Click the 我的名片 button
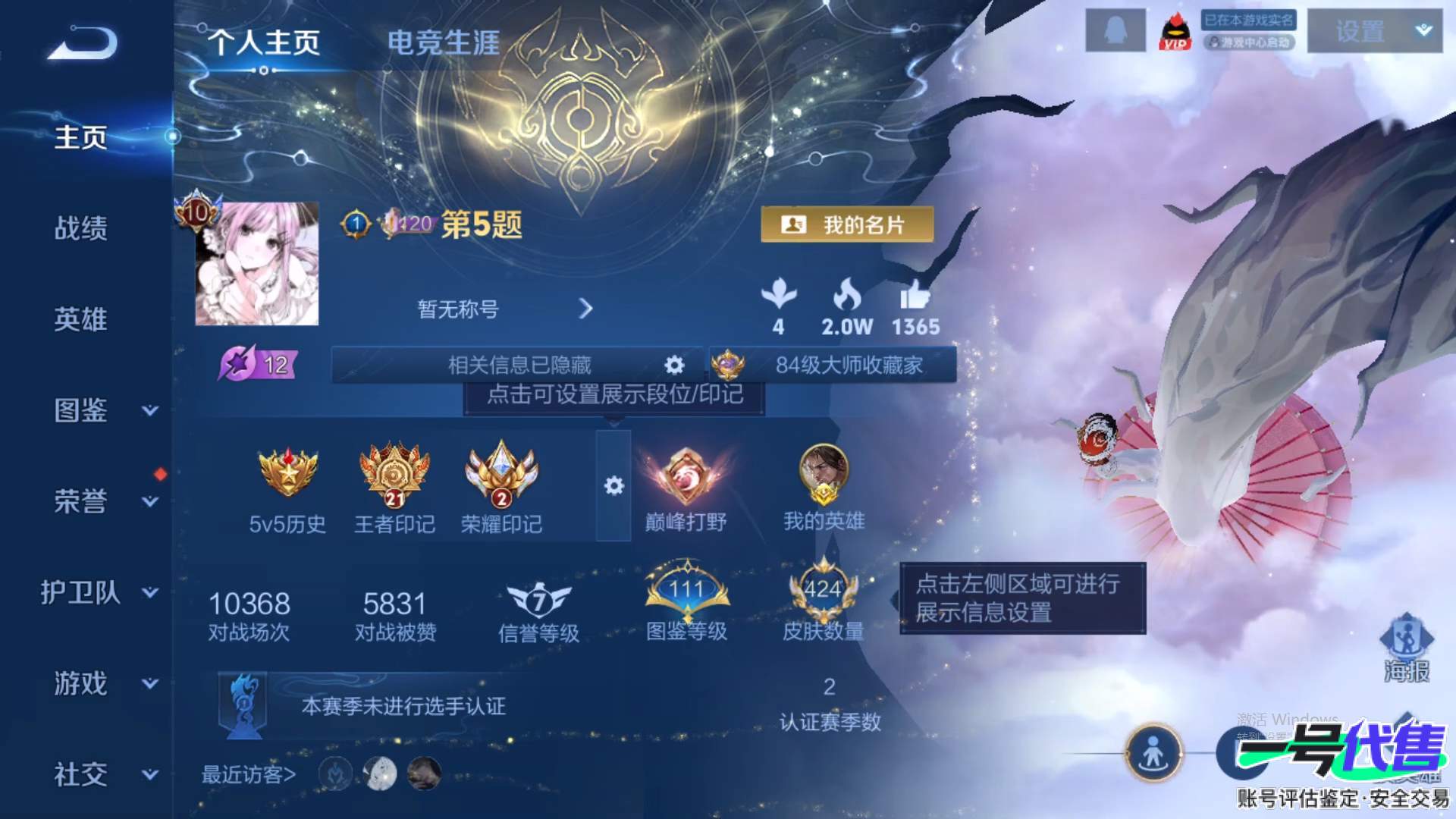The image size is (1456, 819). click(848, 225)
